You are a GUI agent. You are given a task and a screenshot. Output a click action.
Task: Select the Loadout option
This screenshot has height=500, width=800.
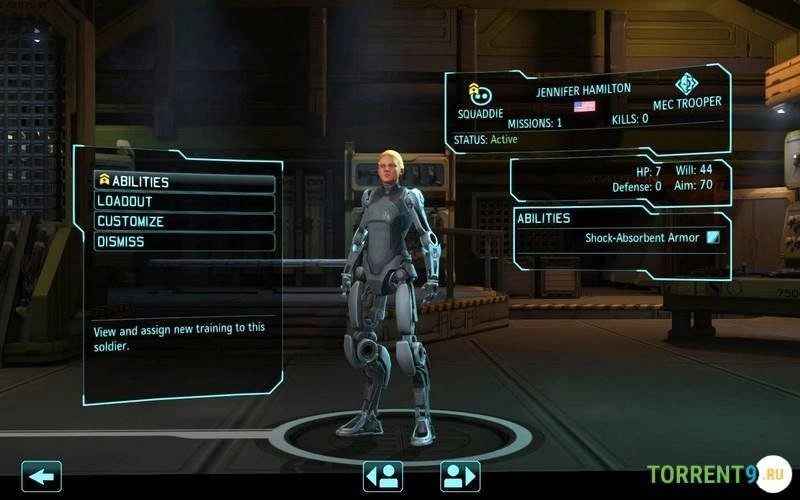coord(184,202)
